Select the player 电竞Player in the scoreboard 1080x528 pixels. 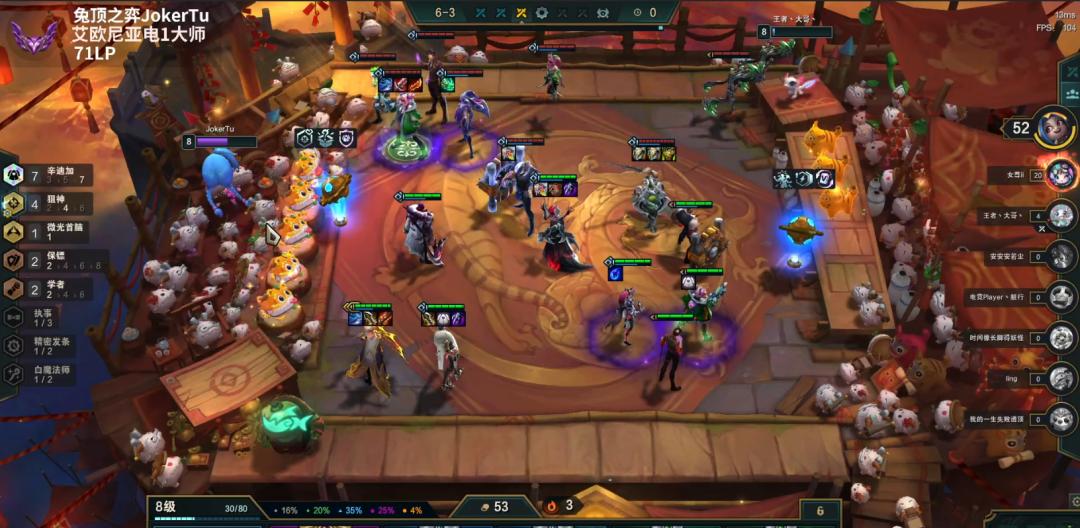1060,296
